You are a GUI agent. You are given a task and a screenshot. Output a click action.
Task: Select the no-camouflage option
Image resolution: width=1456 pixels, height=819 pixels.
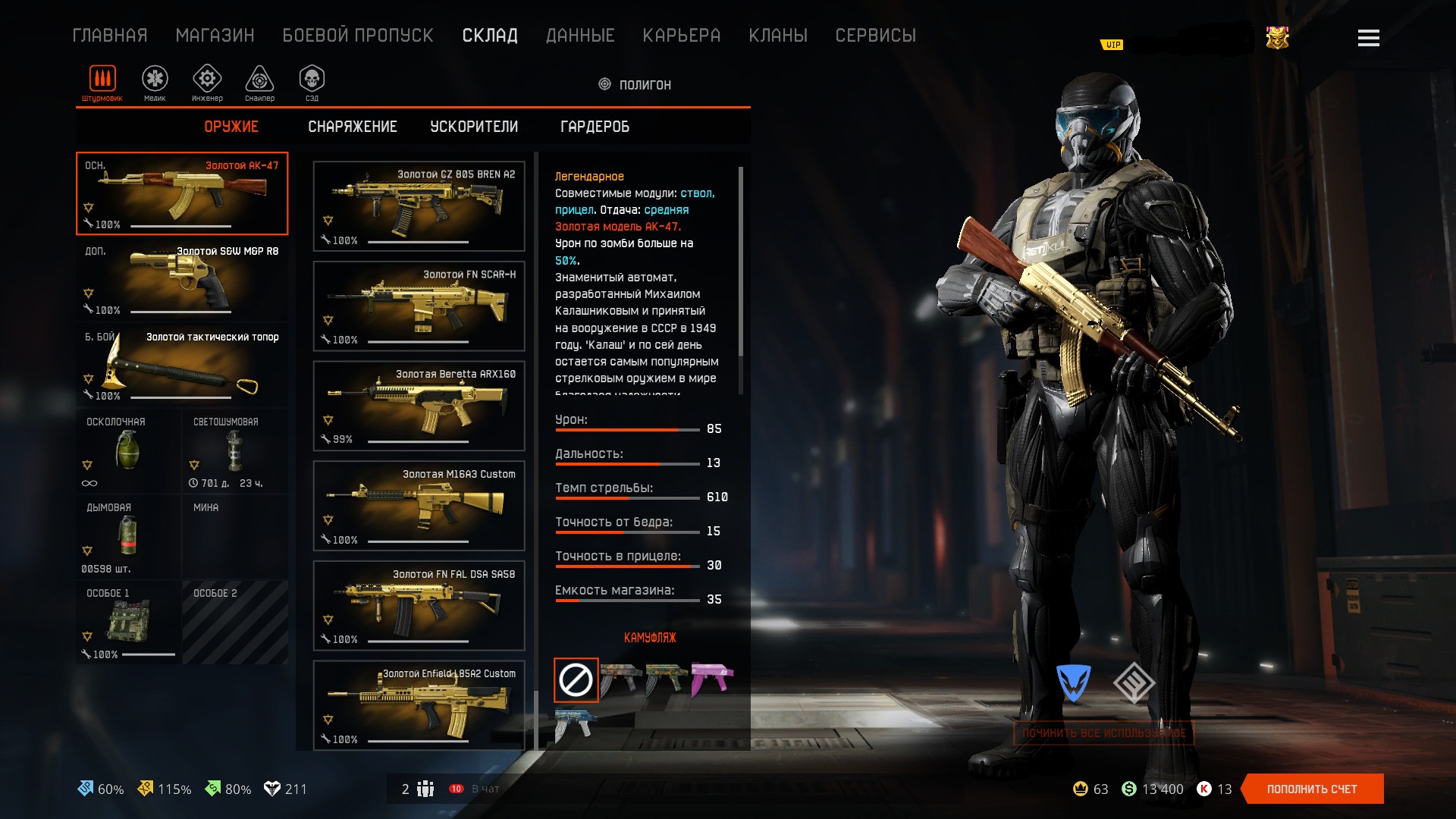(576, 679)
